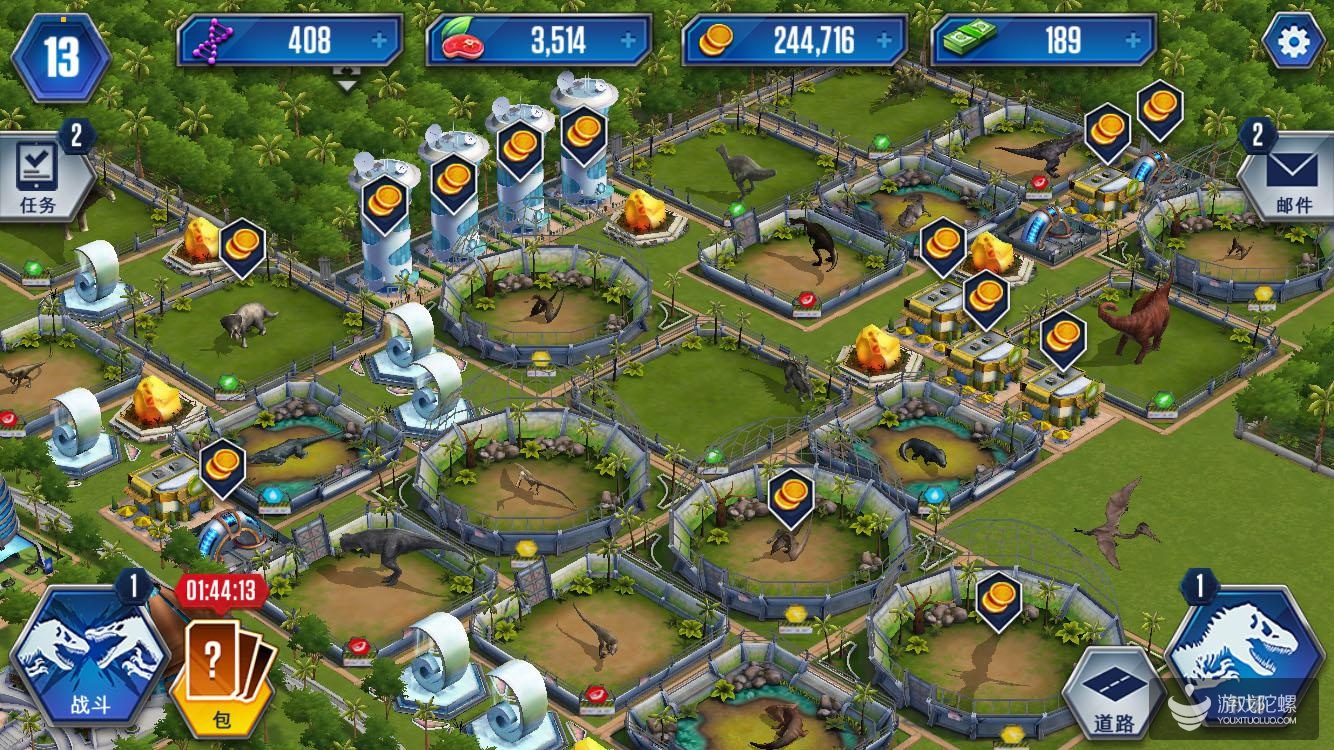This screenshot has width=1334, height=750.
Task: Expand the small arrow under DNA bar
Action: click(347, 83)
